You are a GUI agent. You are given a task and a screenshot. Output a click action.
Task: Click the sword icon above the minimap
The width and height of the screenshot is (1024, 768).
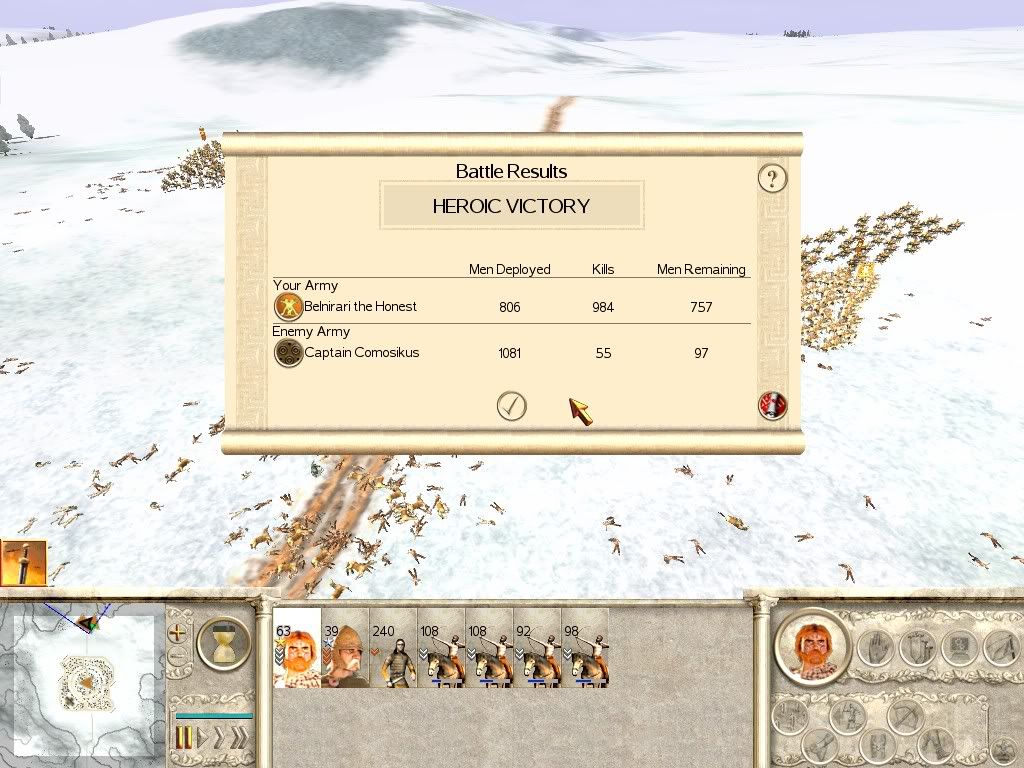(23, 562)
